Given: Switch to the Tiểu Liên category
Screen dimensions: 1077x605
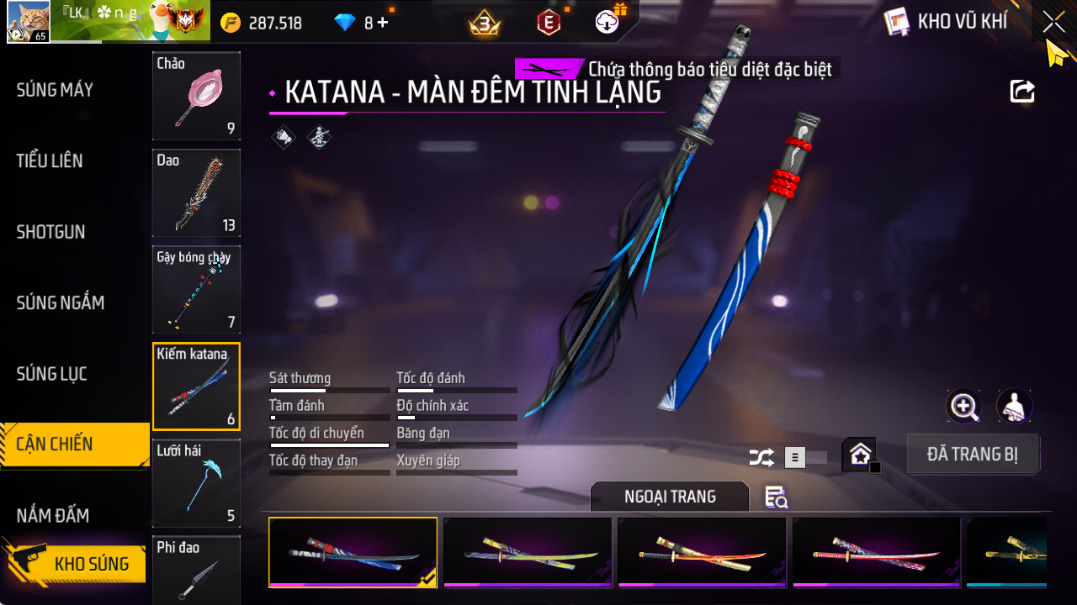Looking at the screenshot, I should (x=50, y=161).
